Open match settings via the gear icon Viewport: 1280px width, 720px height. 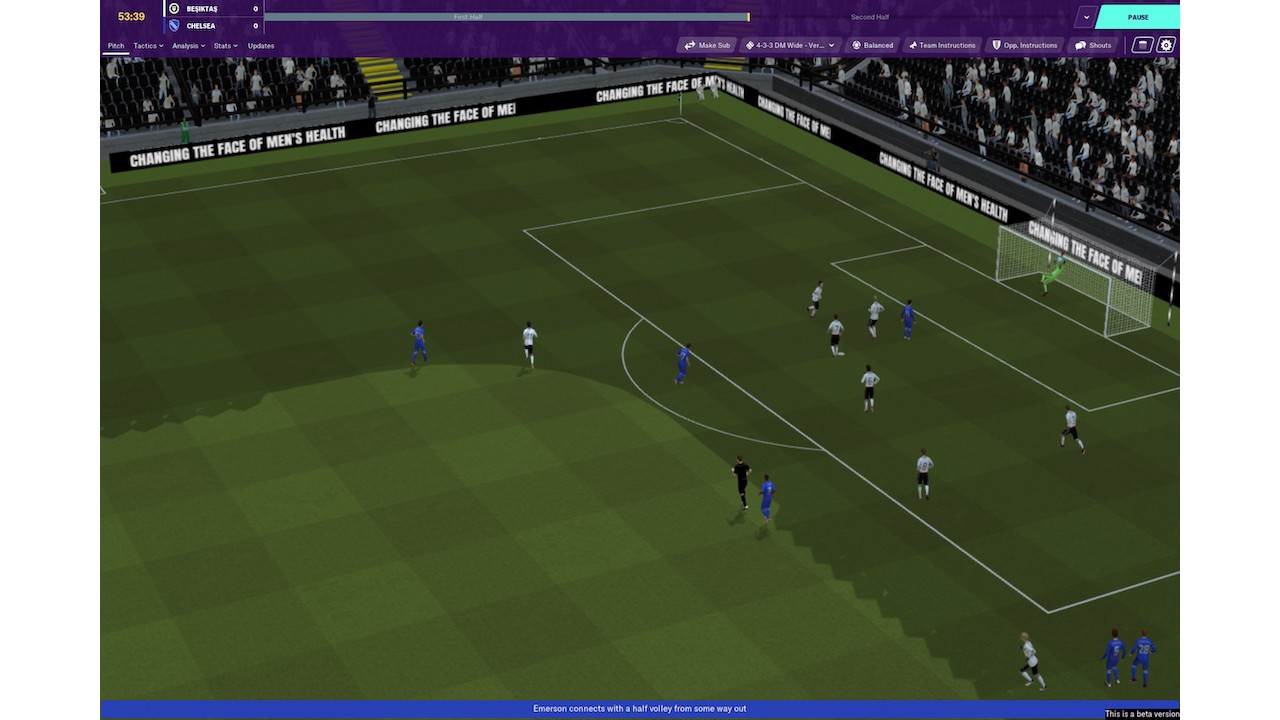click(1166, 45)
